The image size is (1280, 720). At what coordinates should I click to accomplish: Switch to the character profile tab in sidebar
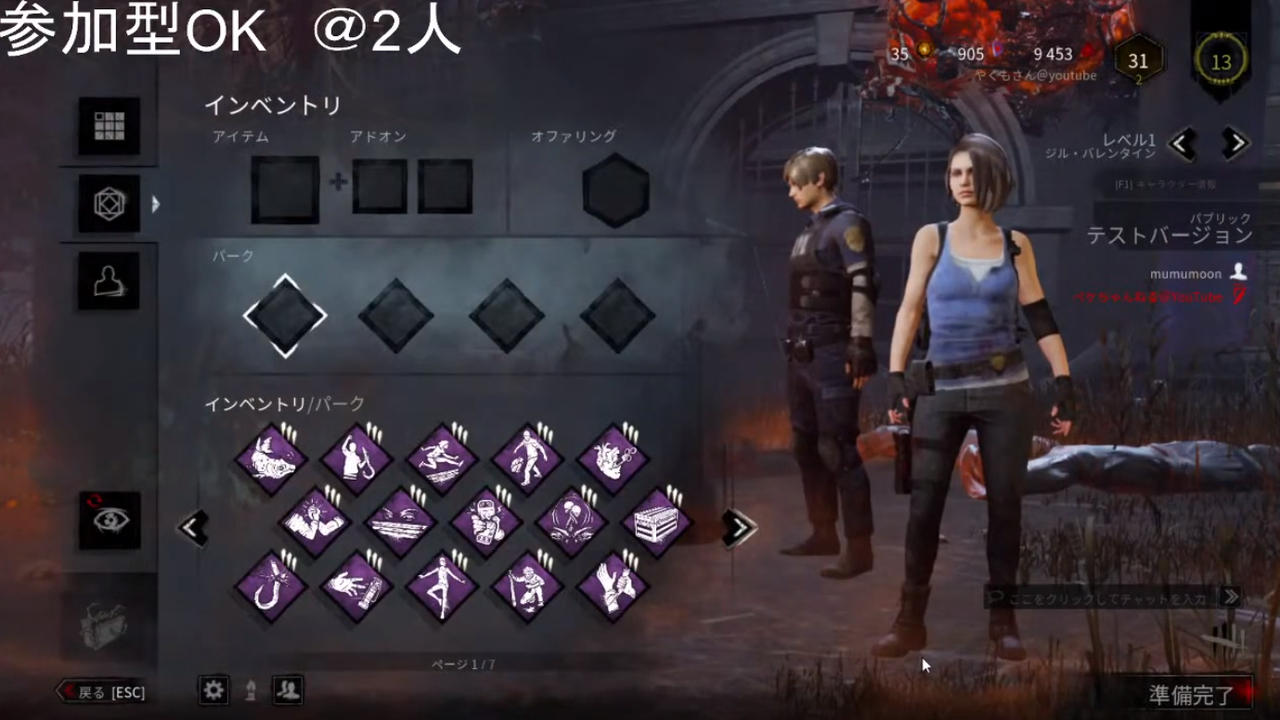pyautogui.click(x=109, y=281)
